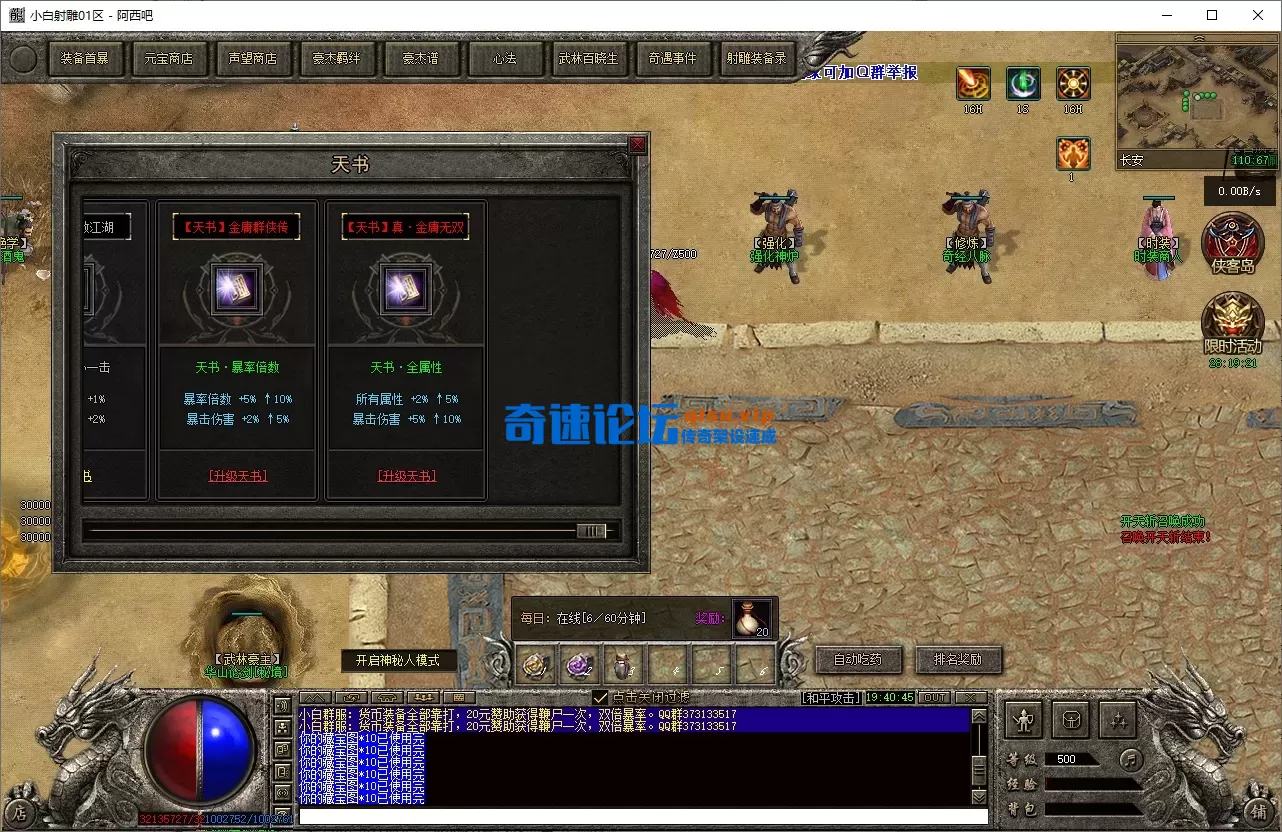Click the chat scroll-down chevron
1282x832 pixels.
[x=978, y=797]
